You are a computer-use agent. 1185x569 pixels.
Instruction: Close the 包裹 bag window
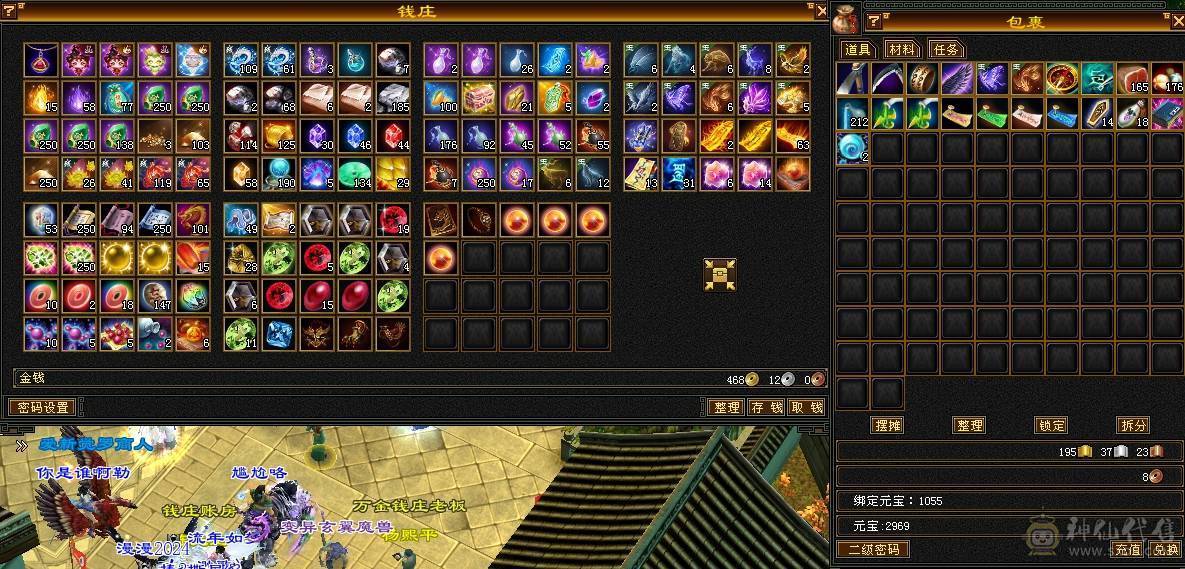pos(1177,19)
